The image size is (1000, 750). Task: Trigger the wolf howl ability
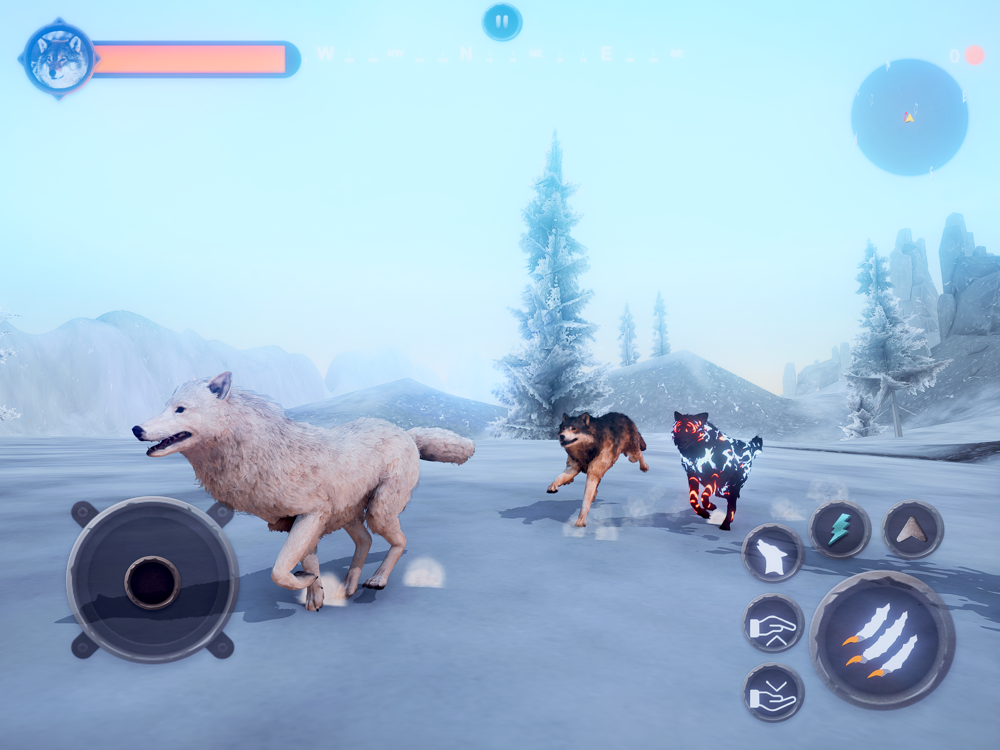(x=773, y=553)
